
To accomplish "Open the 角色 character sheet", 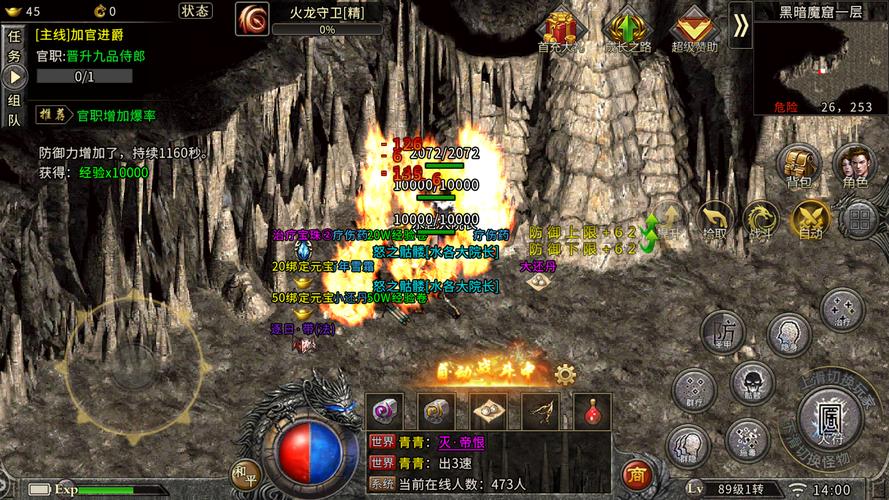I will pos(854,165).
